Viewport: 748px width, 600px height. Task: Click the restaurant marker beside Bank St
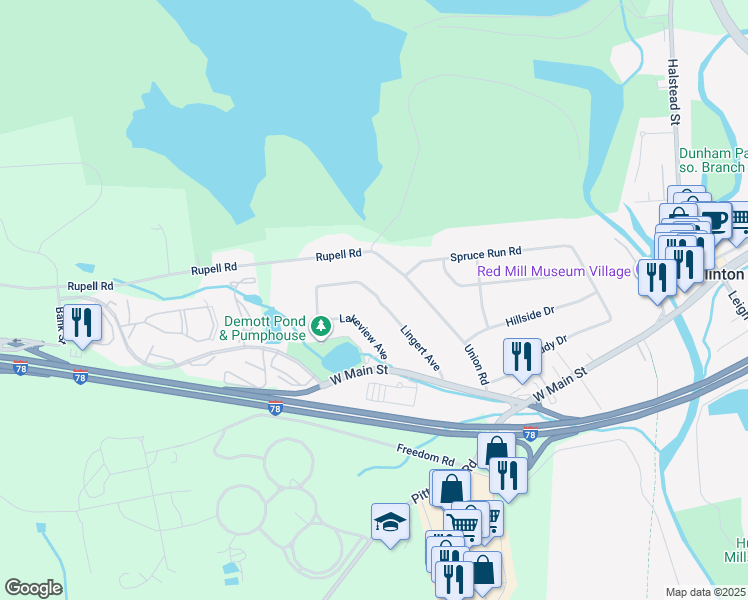point(82,323)
